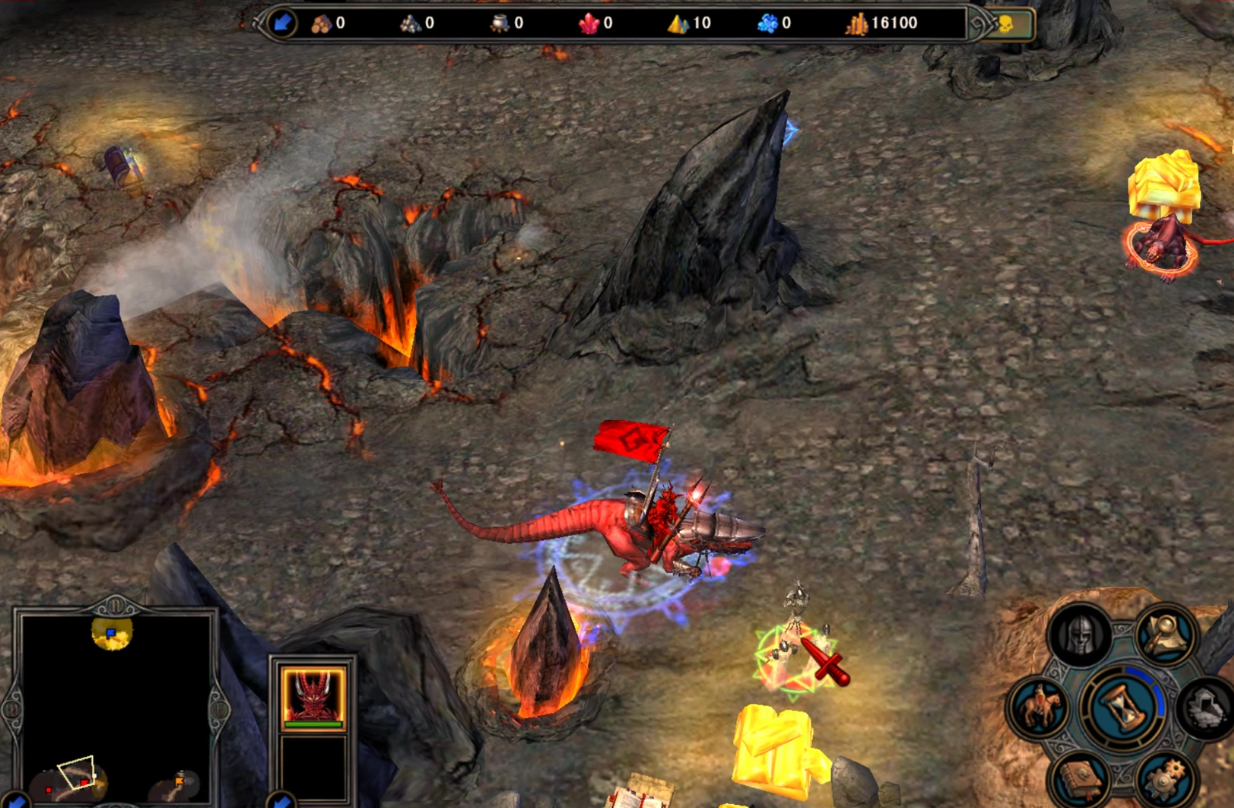Select the horse rider move-hero button

click(x=1036, y=706)
